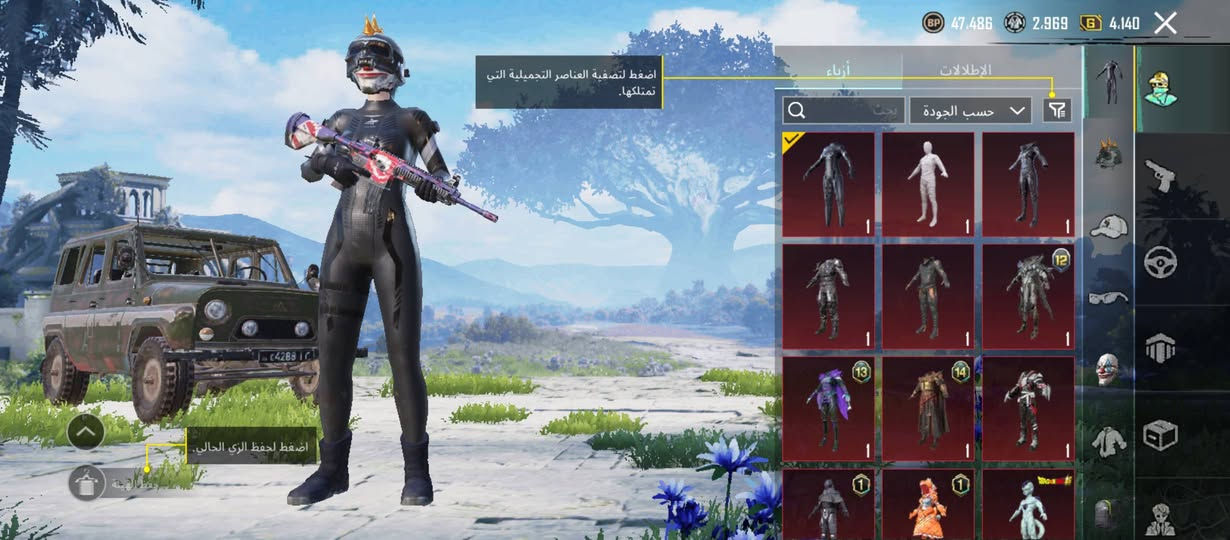Select the white mummy outfit
Image resolution: width=1230 pixels, height=540 pixels.
928,184
